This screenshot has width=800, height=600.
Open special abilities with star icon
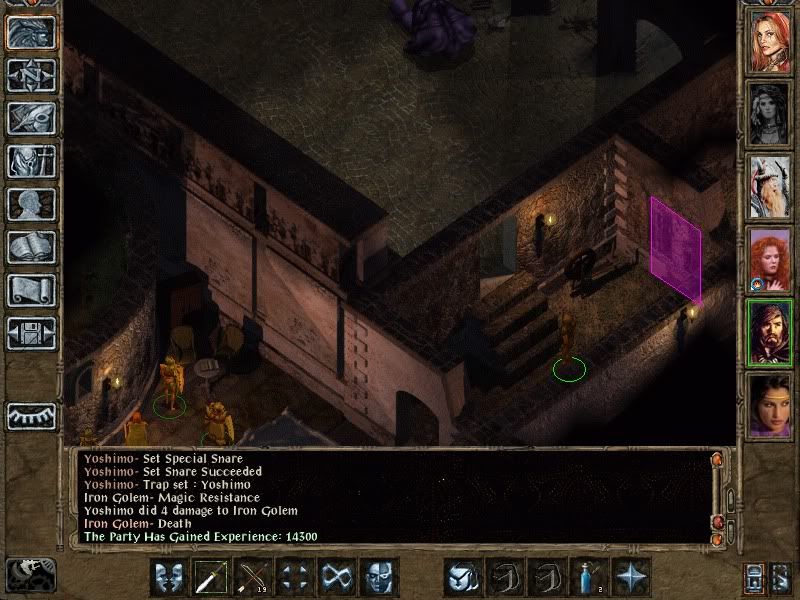pos(632,577)
